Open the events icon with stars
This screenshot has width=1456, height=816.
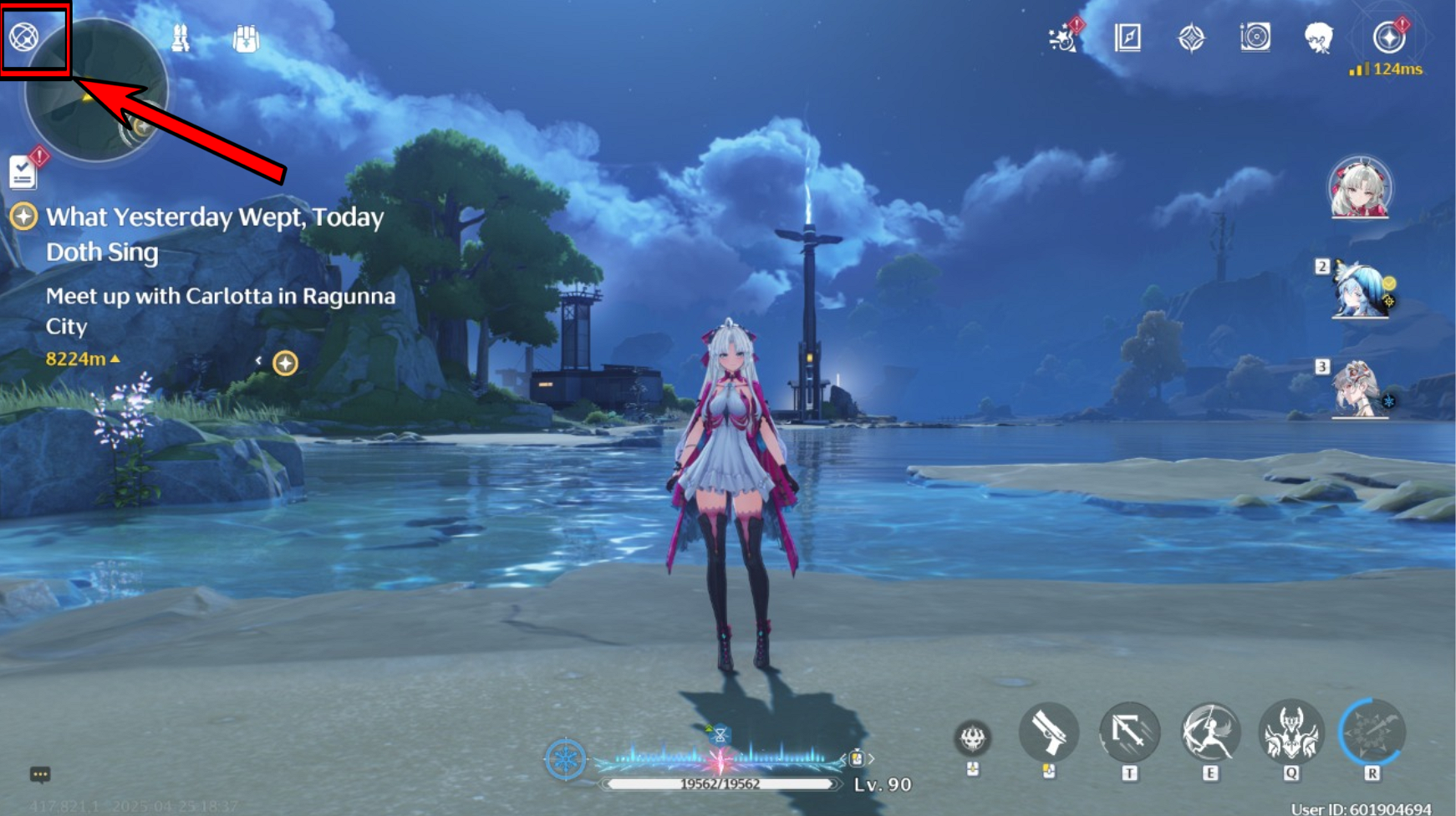point(1062,38)
